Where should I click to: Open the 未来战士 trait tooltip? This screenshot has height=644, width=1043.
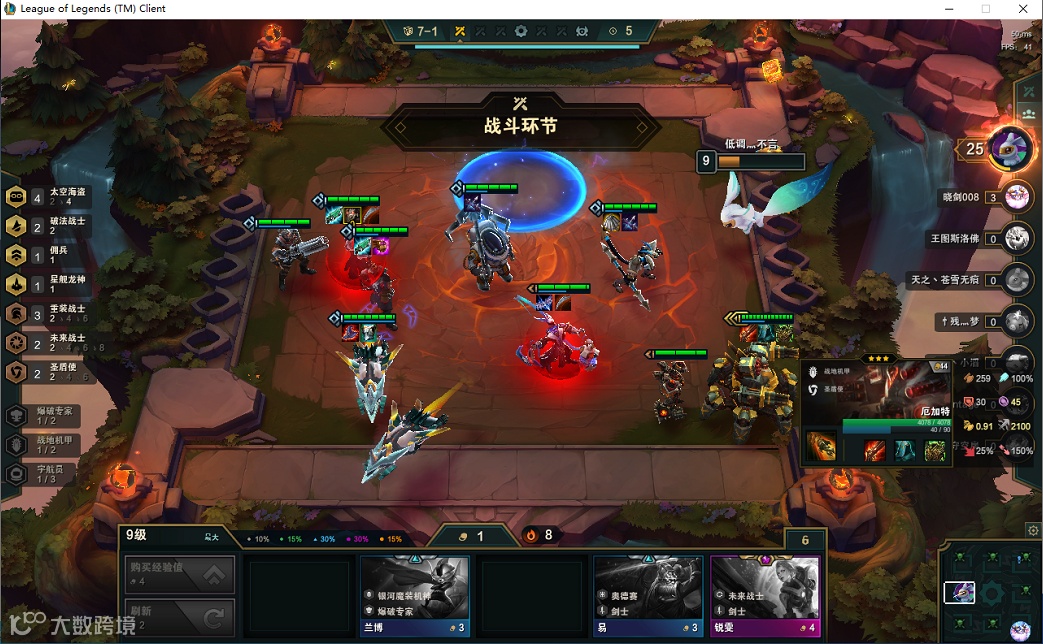[x=50, y=343]
